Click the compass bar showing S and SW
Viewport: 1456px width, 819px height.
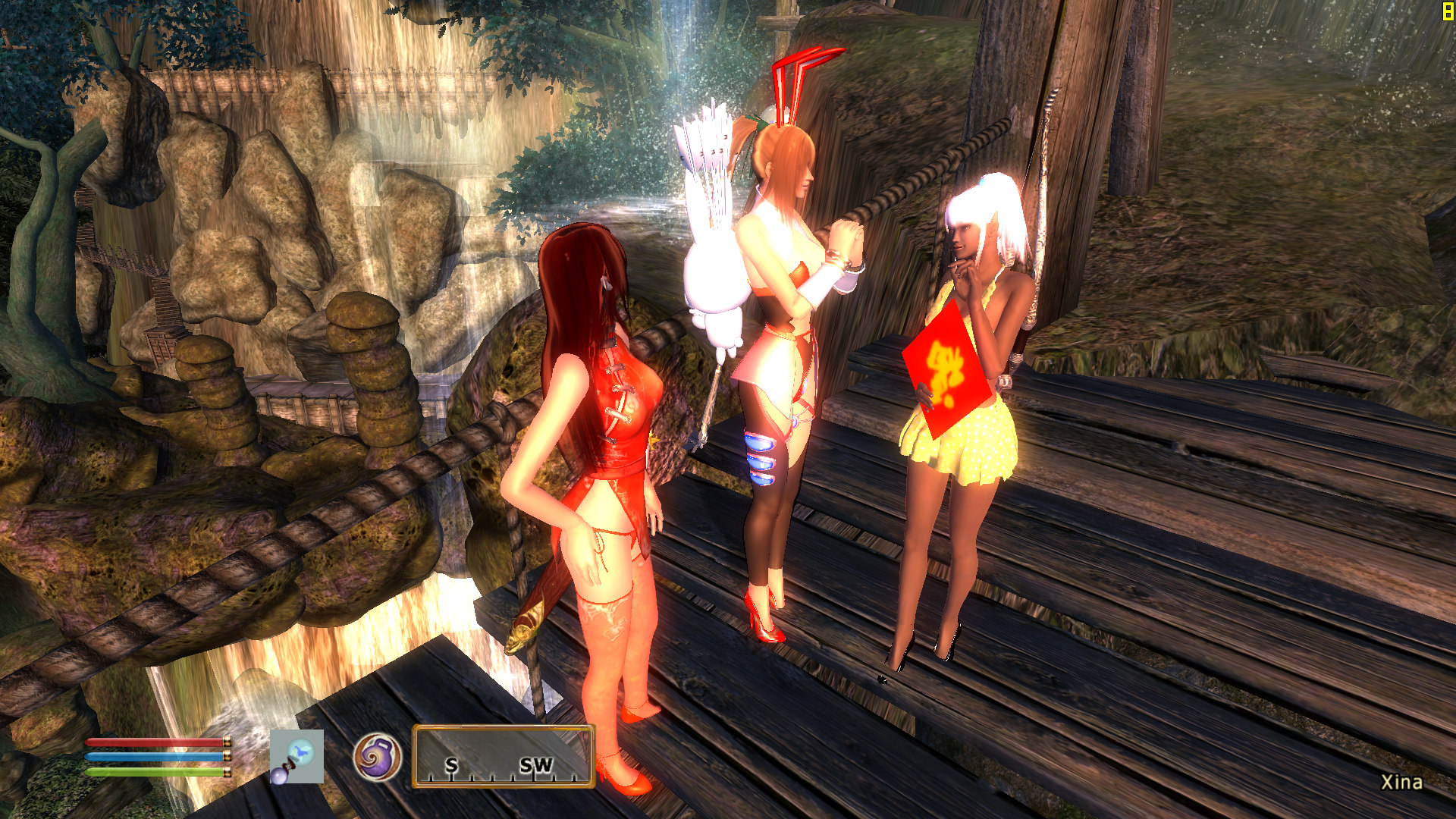click(503, 756)
